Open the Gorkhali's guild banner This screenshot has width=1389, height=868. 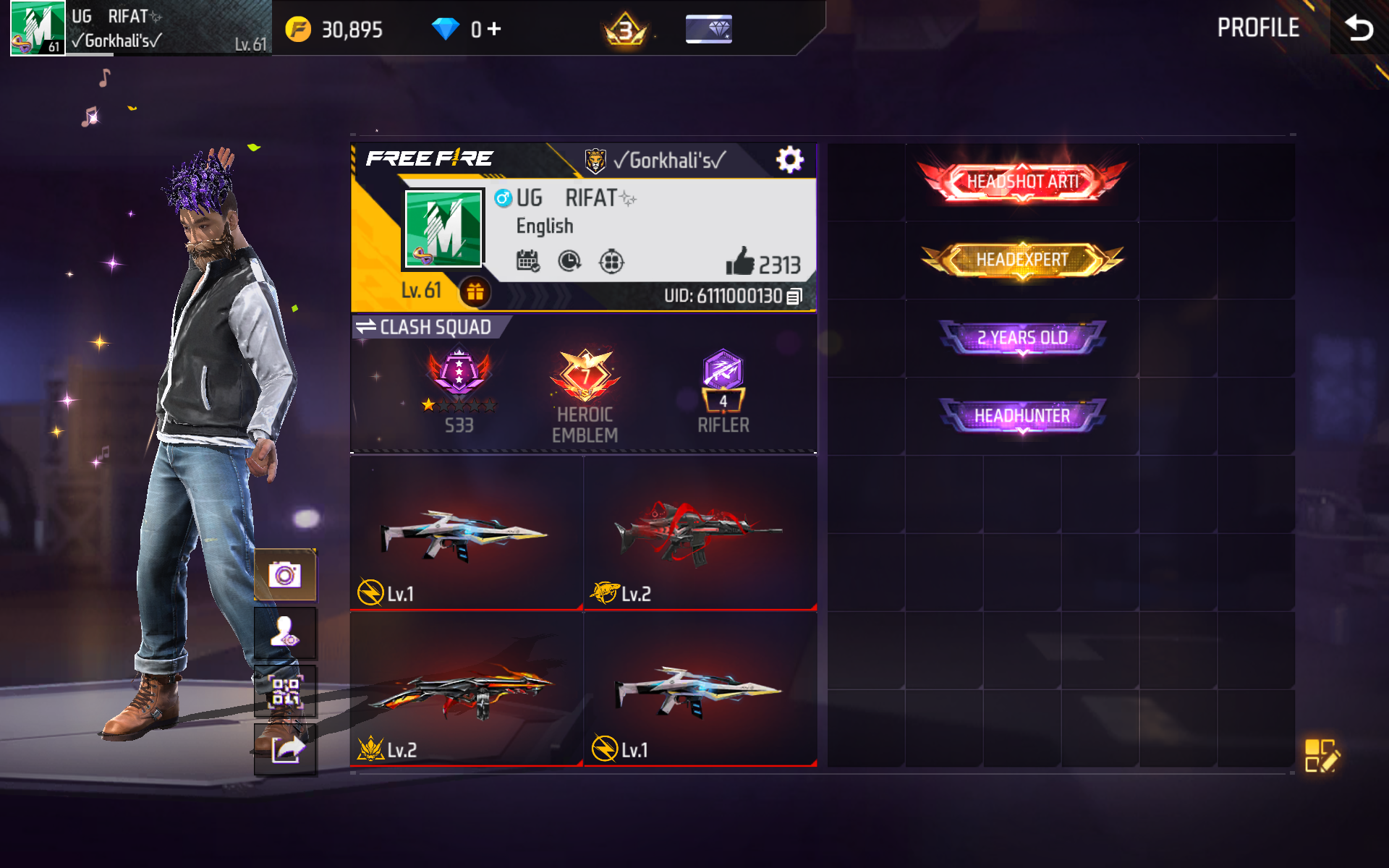click(x=651, y=159)
